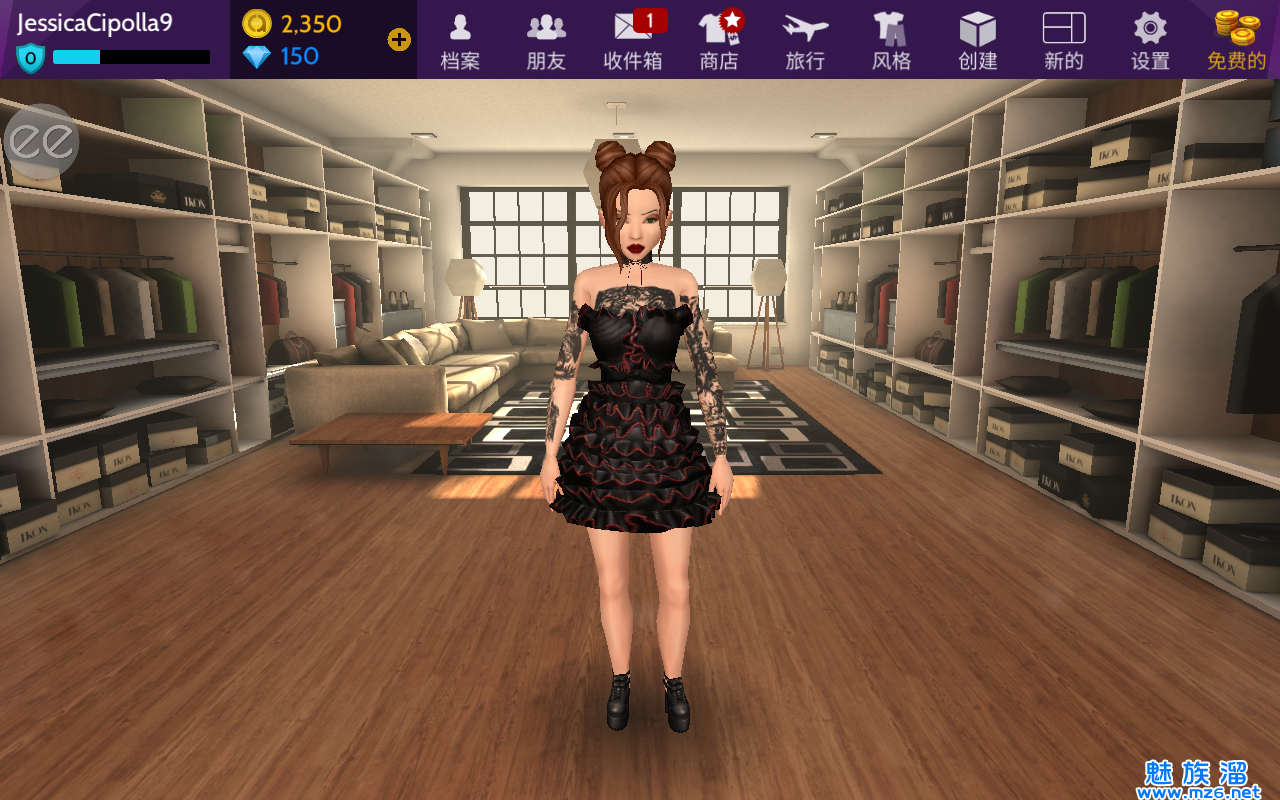Choose the 旅行 travel airplane button
Image resolution: width=1280 pixels, height=800 pixels.
click(x=805, y=40)
